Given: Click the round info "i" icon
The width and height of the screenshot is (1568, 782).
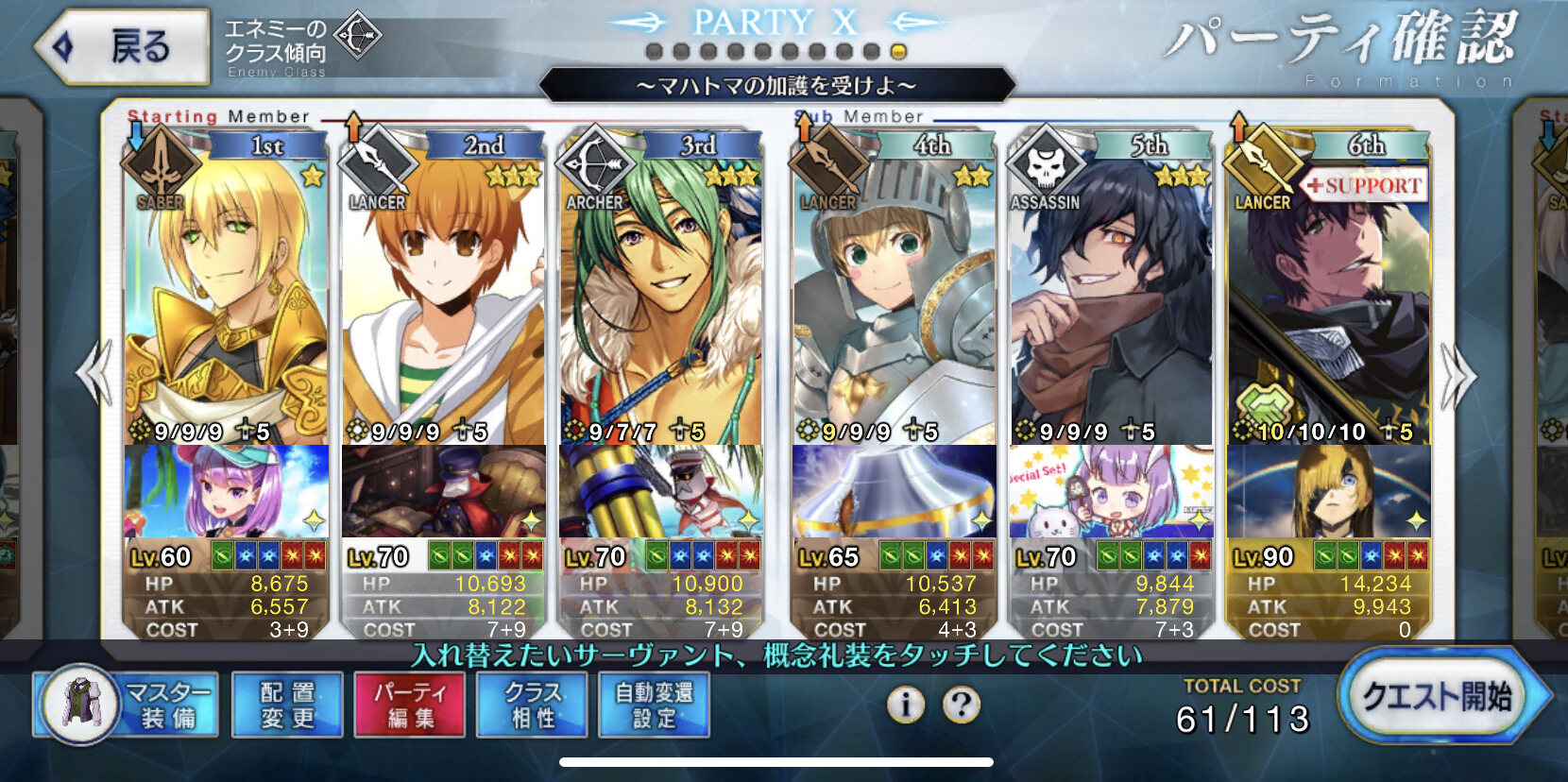Looking at the screenshot, I should tap(905, 705).
